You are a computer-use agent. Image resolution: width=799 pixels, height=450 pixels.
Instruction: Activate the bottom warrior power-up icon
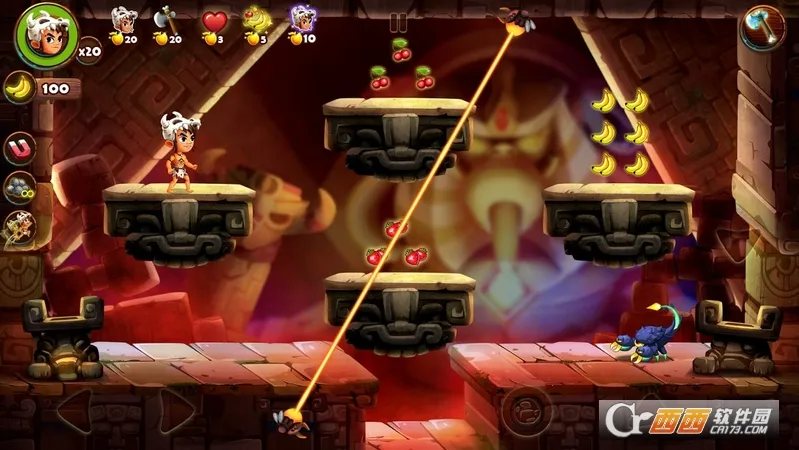[x=18, y=228]
